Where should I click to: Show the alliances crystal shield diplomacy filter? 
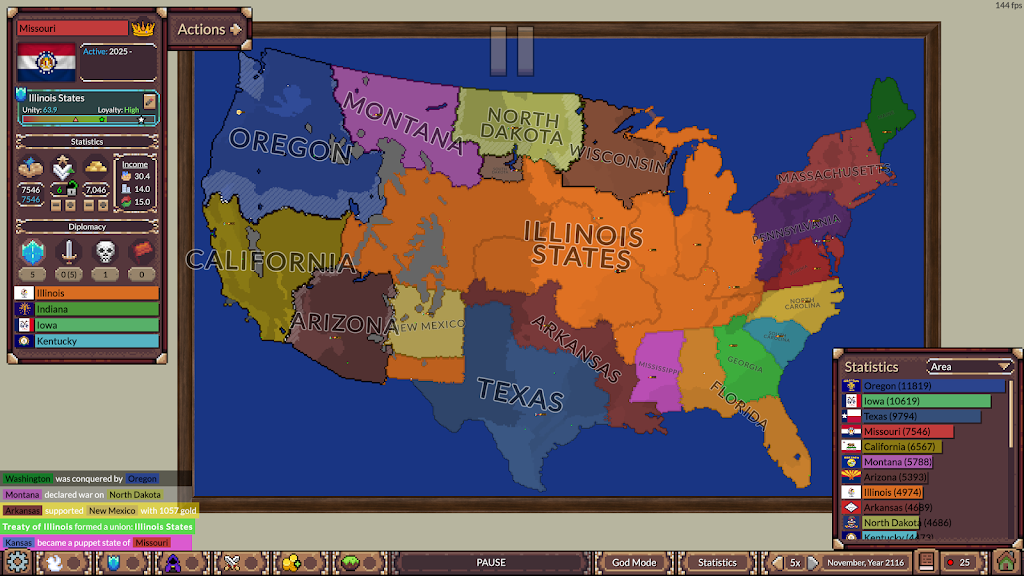[x=33, y=252]
